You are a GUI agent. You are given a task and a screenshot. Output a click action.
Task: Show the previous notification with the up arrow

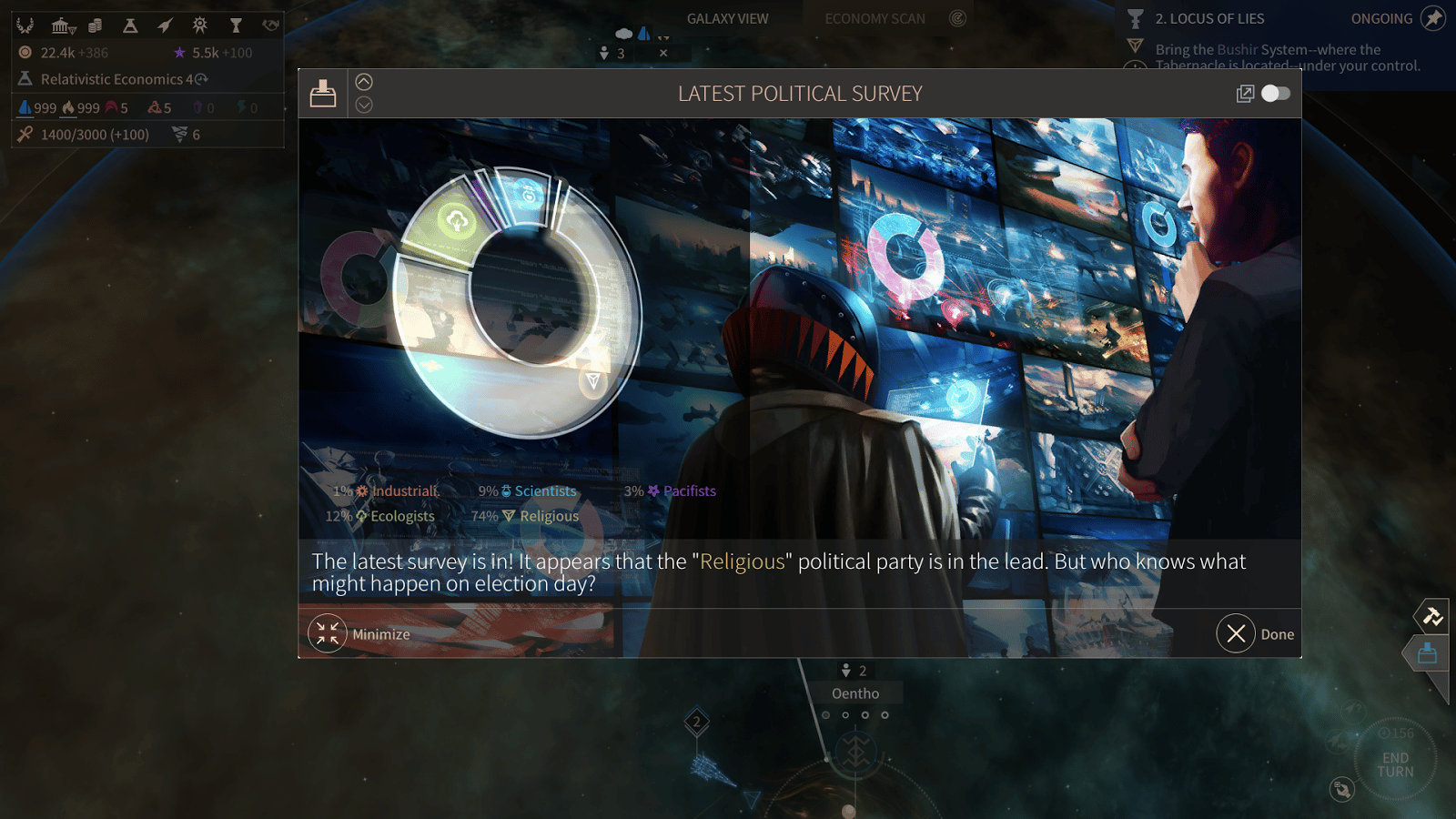point(364,82)
